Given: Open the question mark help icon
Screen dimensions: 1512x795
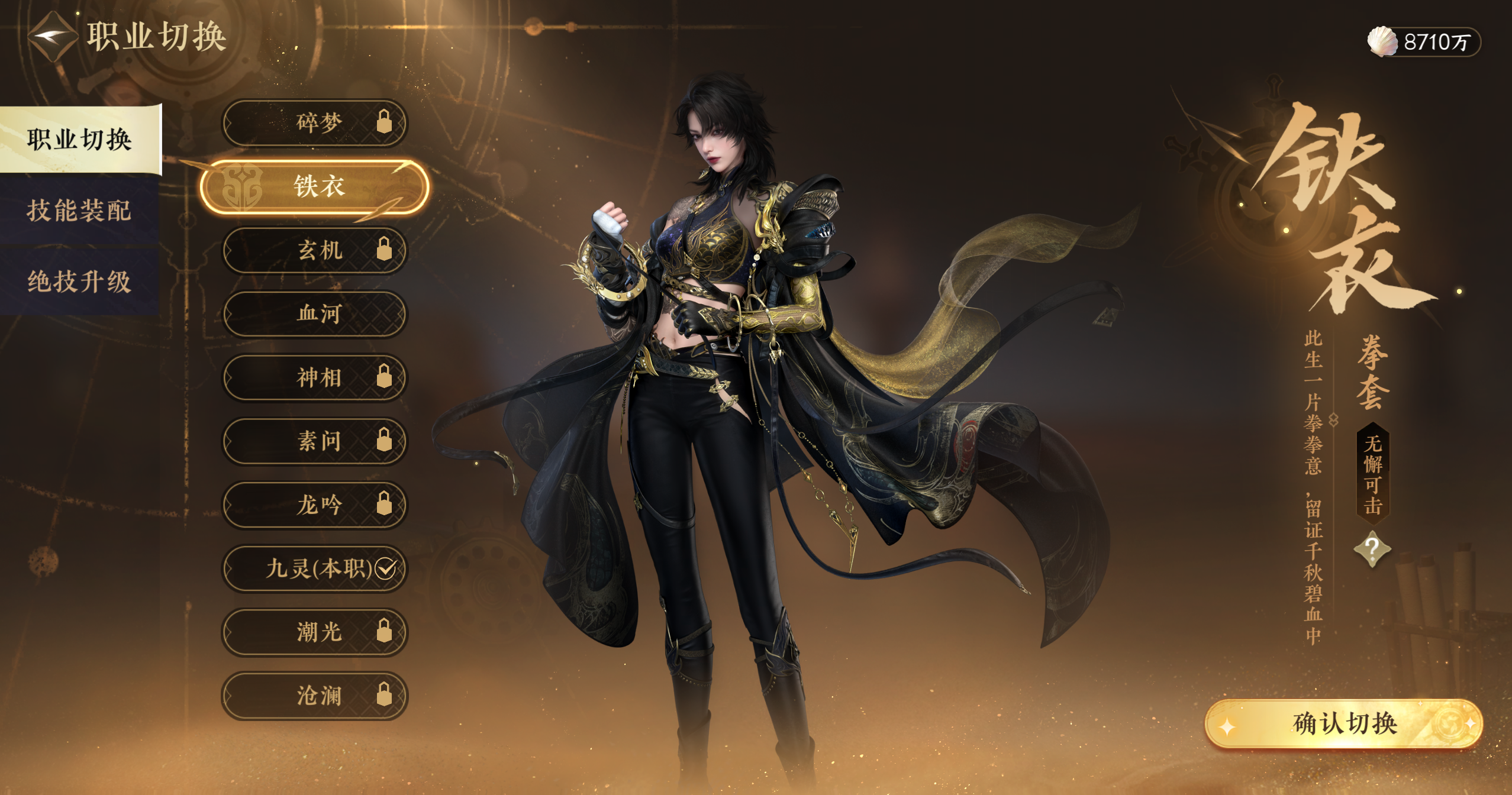Looking at the screenshot, I should [1372, 550].
